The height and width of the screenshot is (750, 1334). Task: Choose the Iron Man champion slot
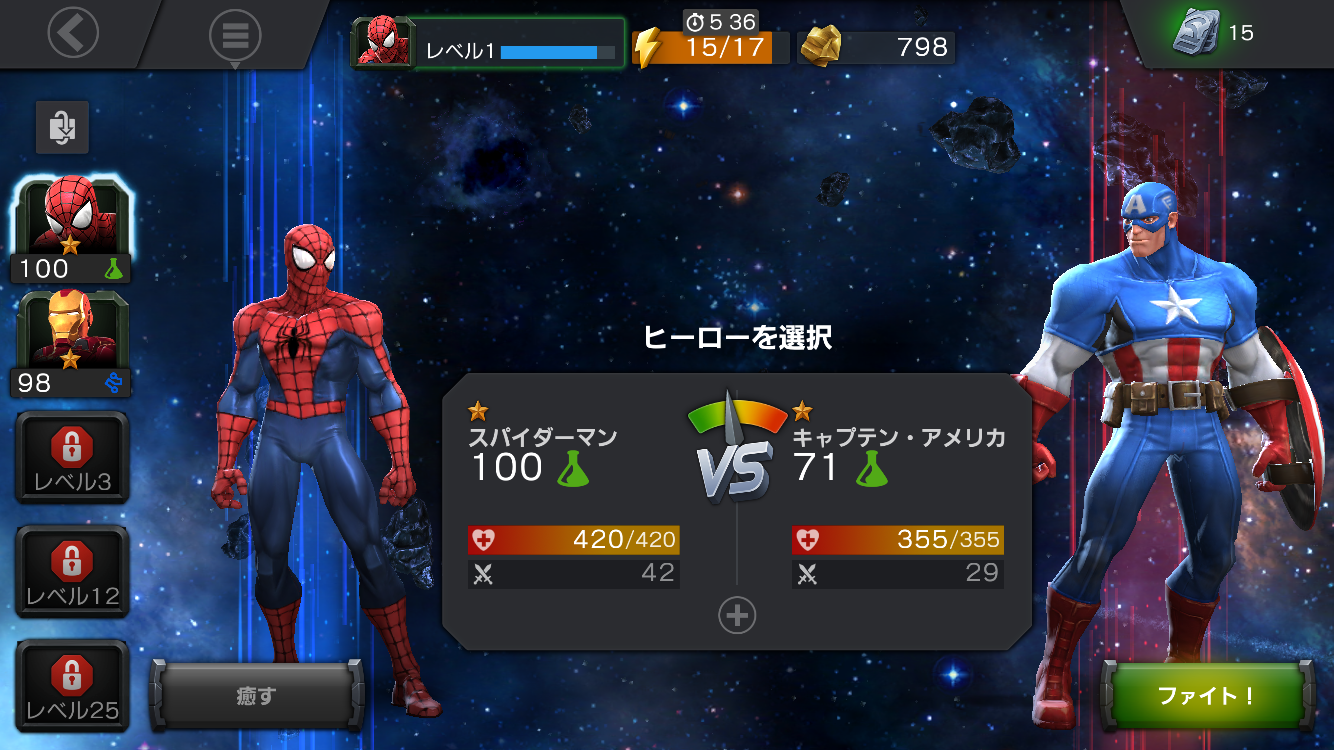coord(70,343)
